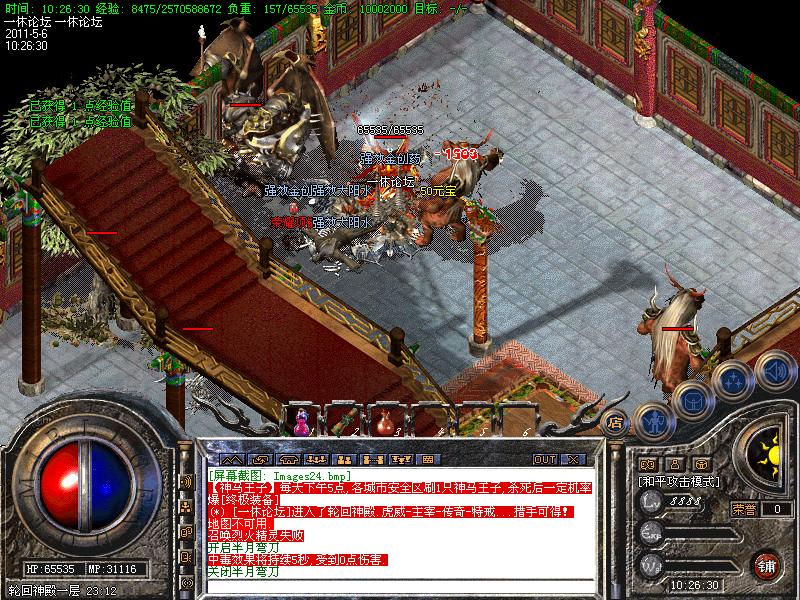Viewport: 800px width, 600px height.
Task: Select the purple potion in belt slot 1
Action: 302,420
